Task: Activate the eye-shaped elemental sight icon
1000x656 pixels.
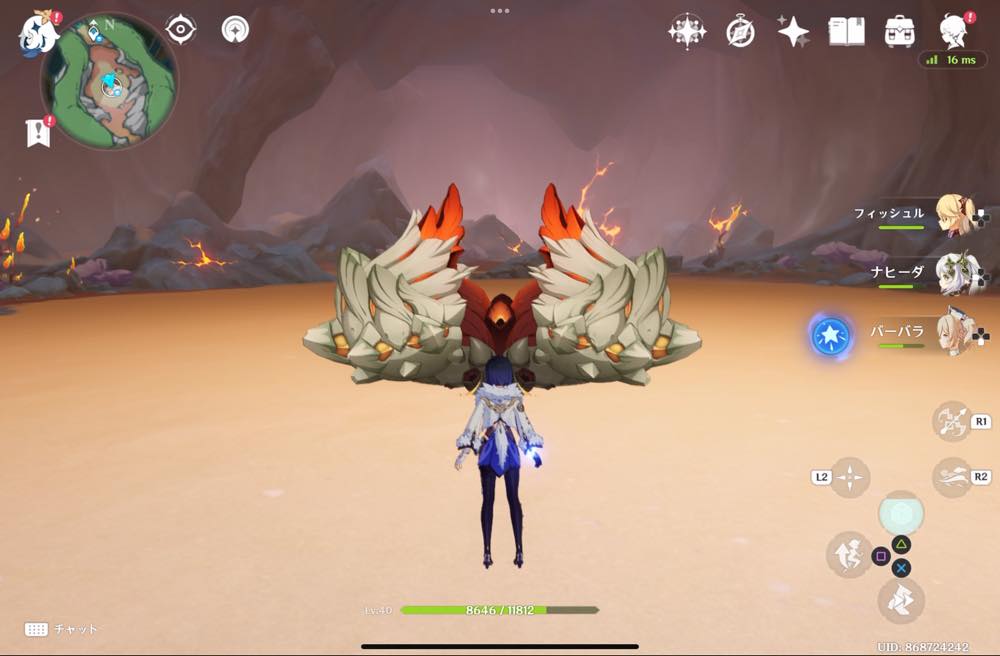Action: tap(180, 30)
